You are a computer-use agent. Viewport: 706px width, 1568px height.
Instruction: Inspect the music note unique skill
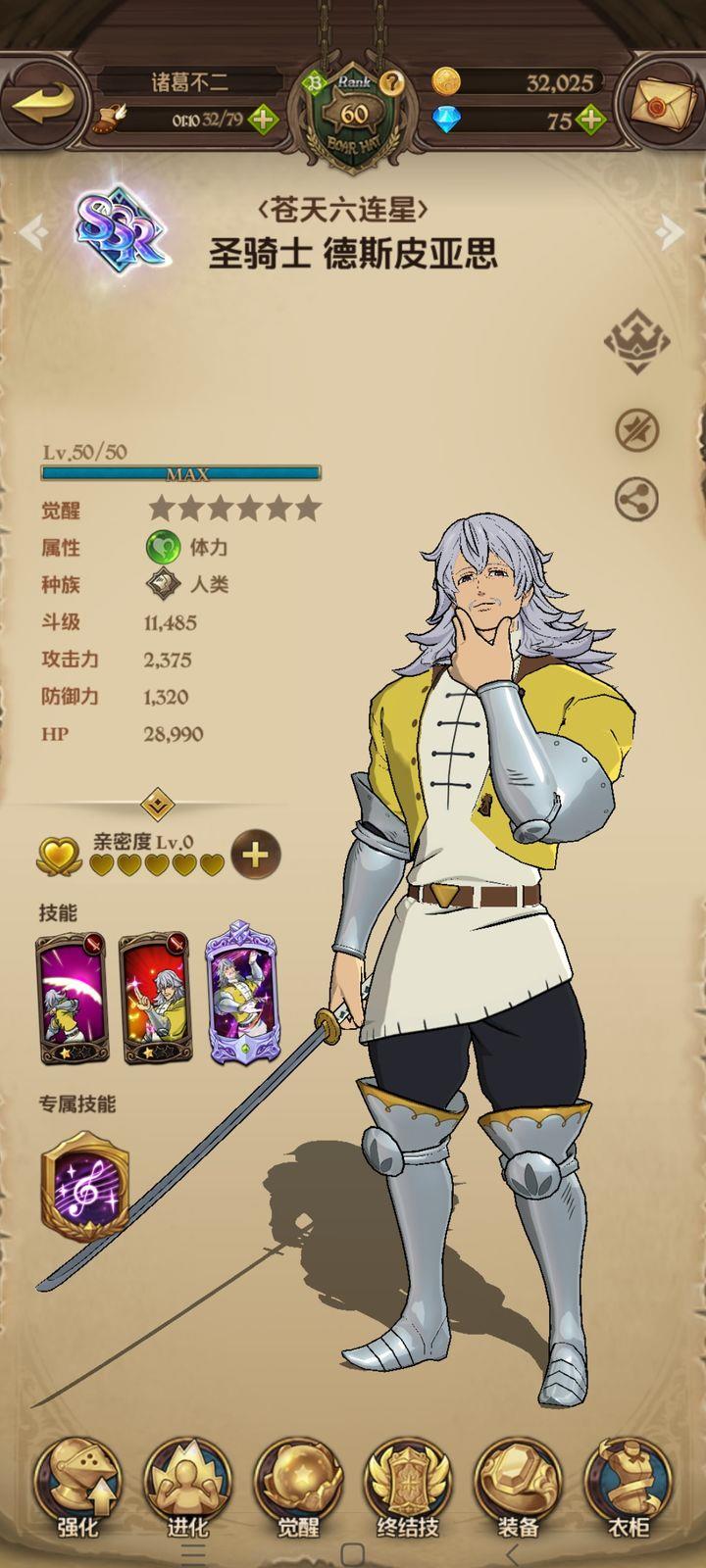85,1187
